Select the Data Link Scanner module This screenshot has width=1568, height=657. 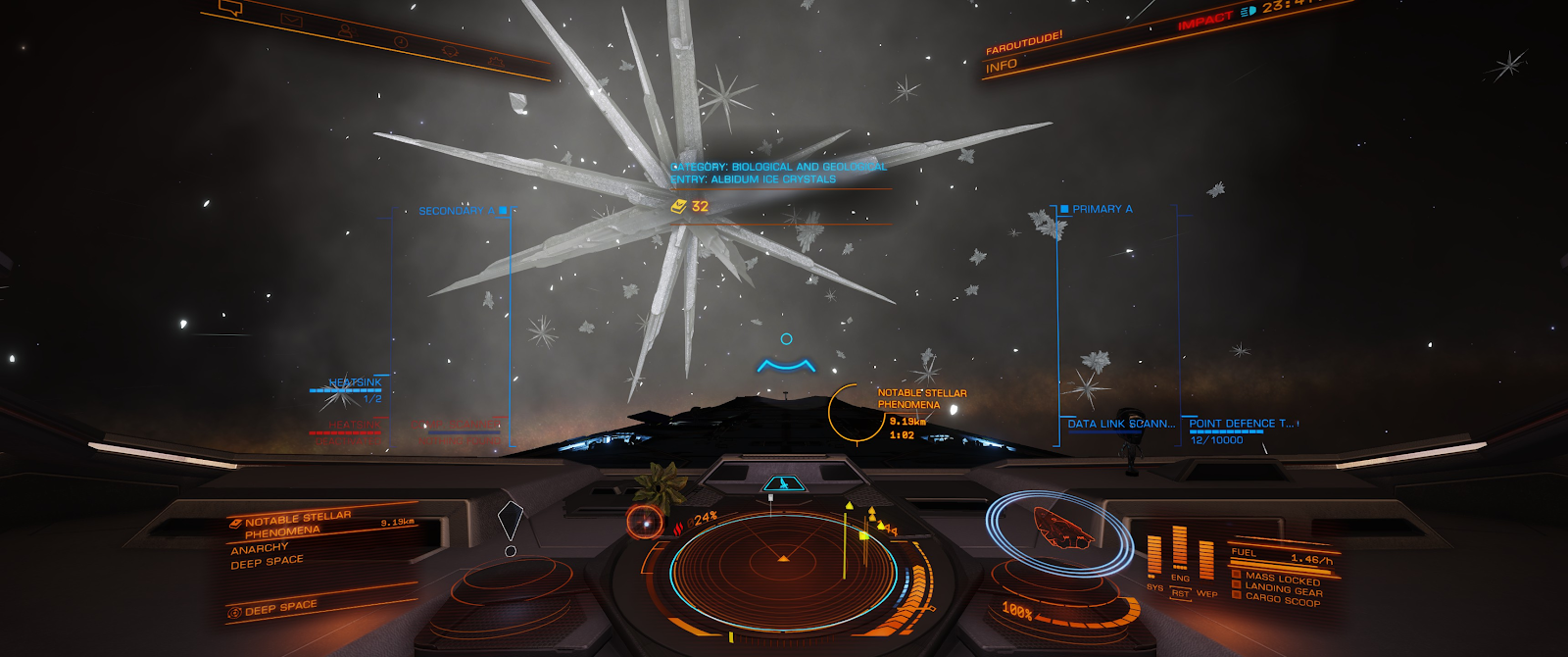tap(1120, 424)
